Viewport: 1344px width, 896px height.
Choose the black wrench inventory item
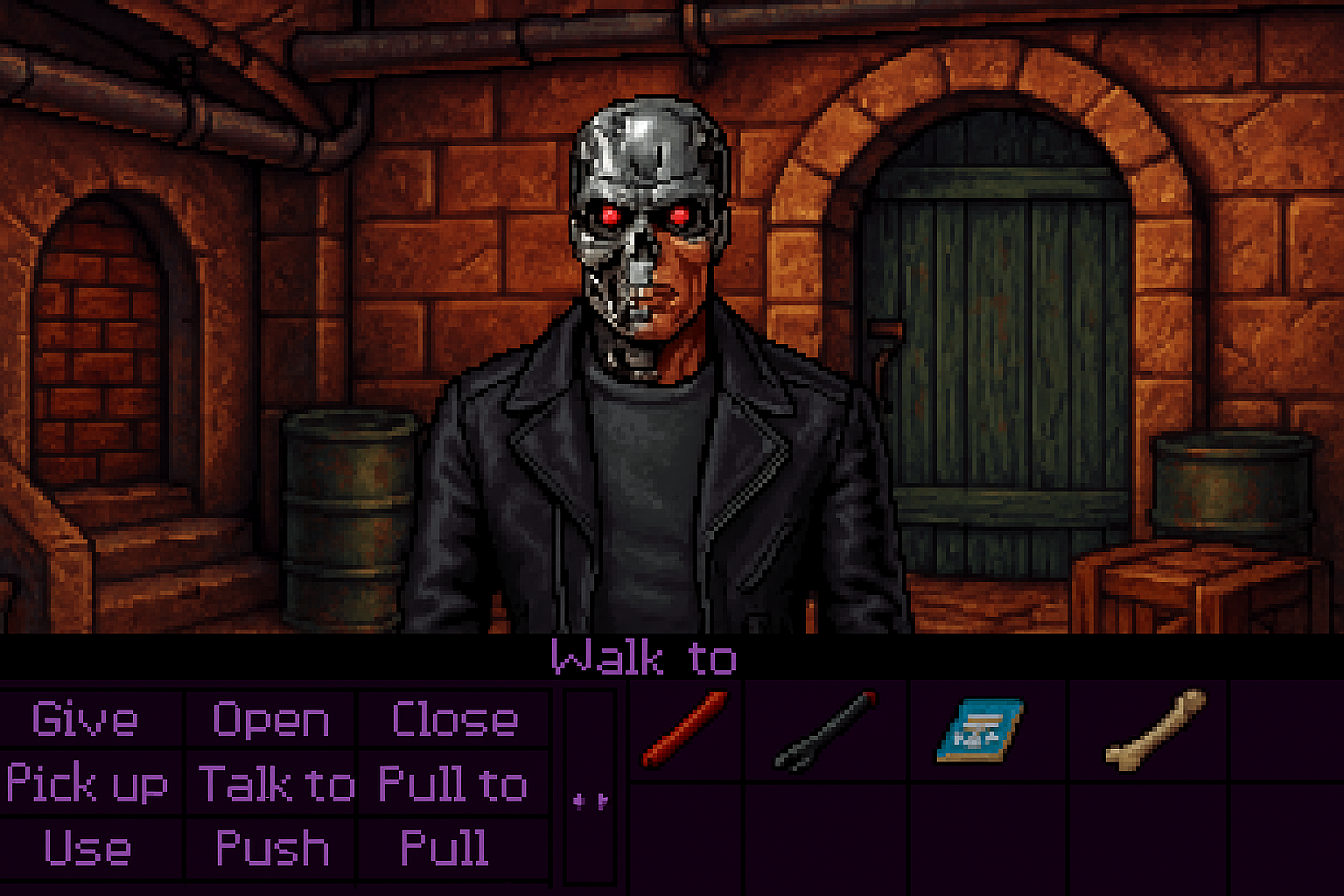pyautogui.click(x=825, y=731)
